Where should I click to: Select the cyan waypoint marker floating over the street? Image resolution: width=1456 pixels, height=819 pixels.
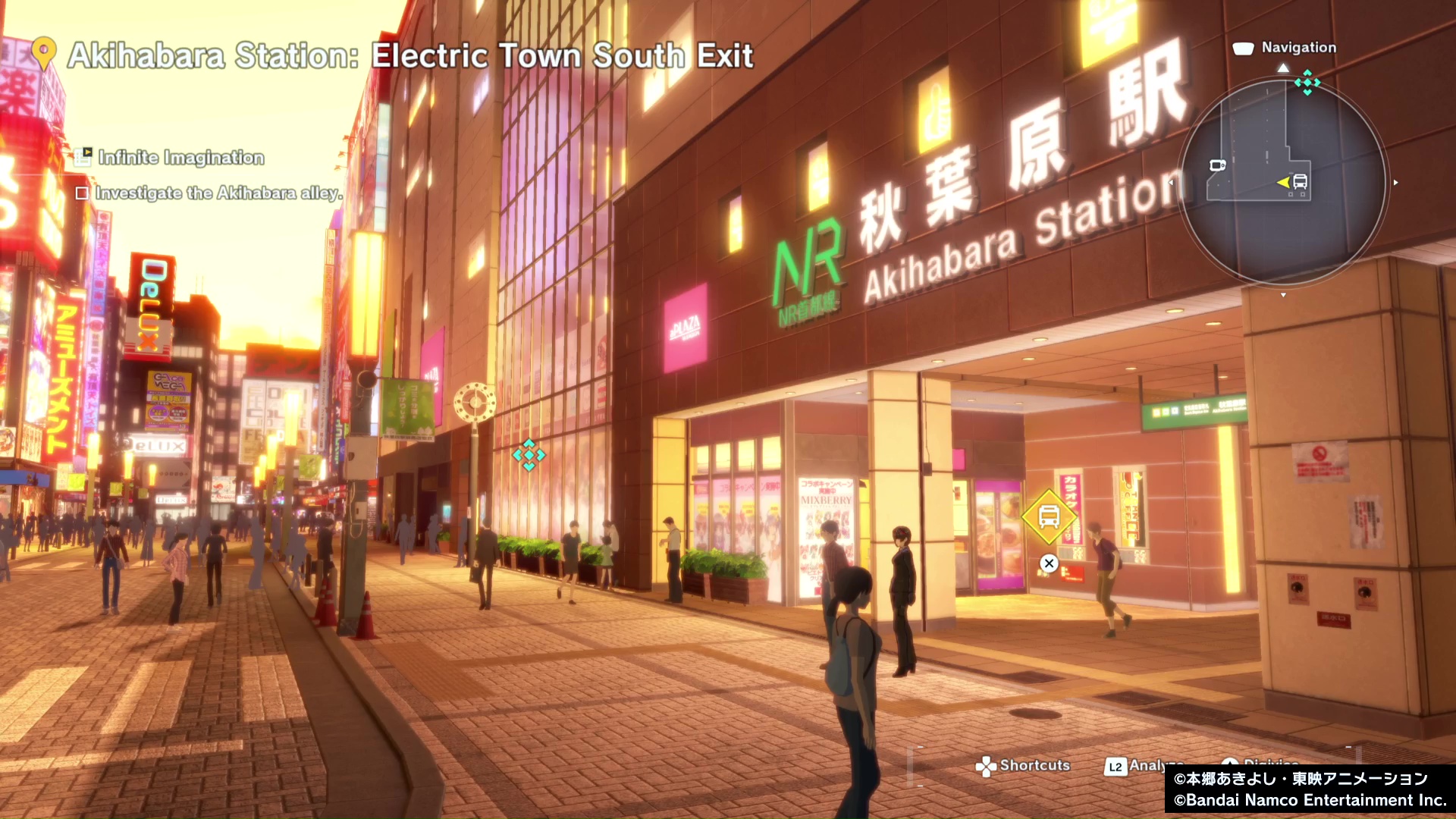point(529,455)
